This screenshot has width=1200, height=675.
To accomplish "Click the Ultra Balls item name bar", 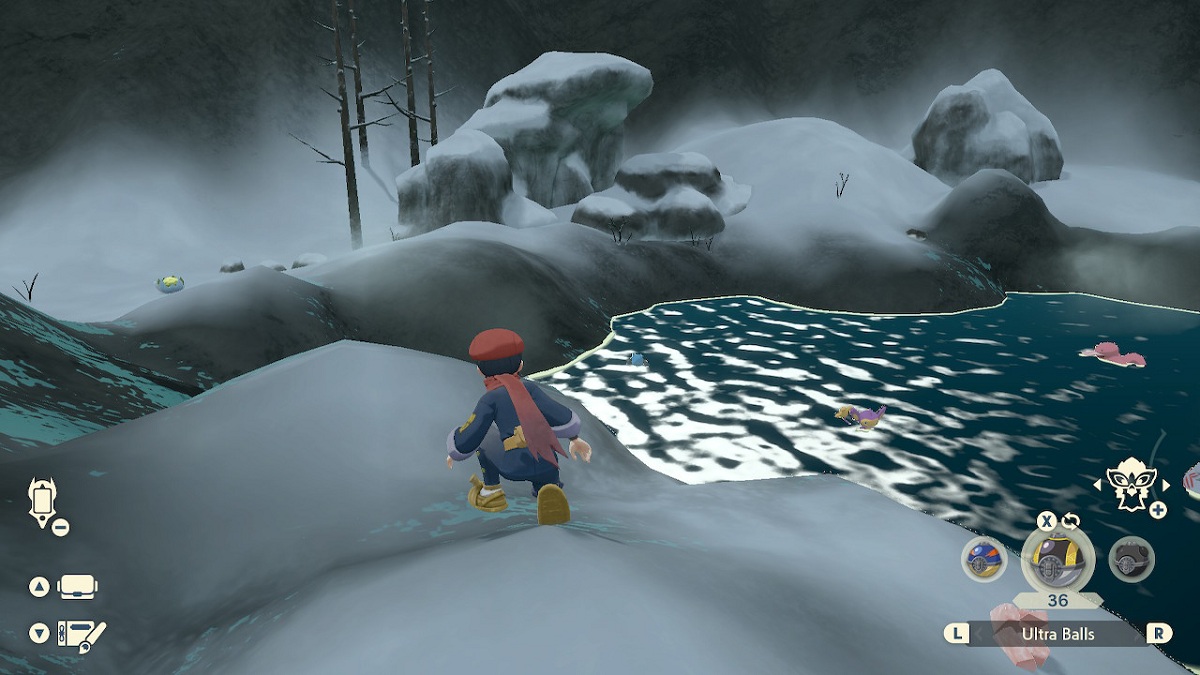I will (1057, 634).
